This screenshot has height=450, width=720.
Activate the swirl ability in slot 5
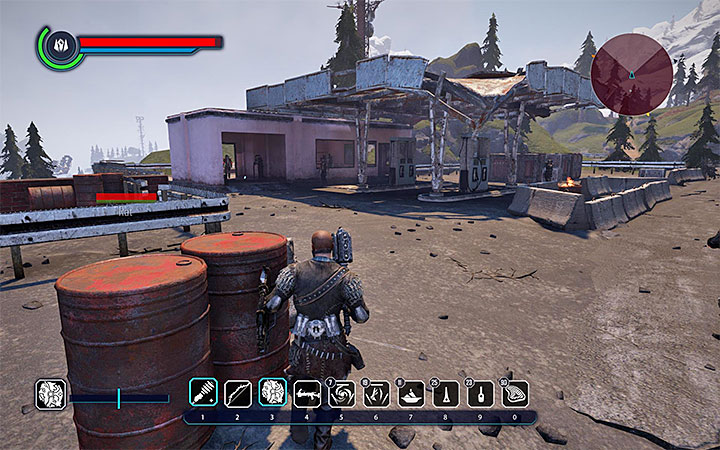click(x=342, y=393)
